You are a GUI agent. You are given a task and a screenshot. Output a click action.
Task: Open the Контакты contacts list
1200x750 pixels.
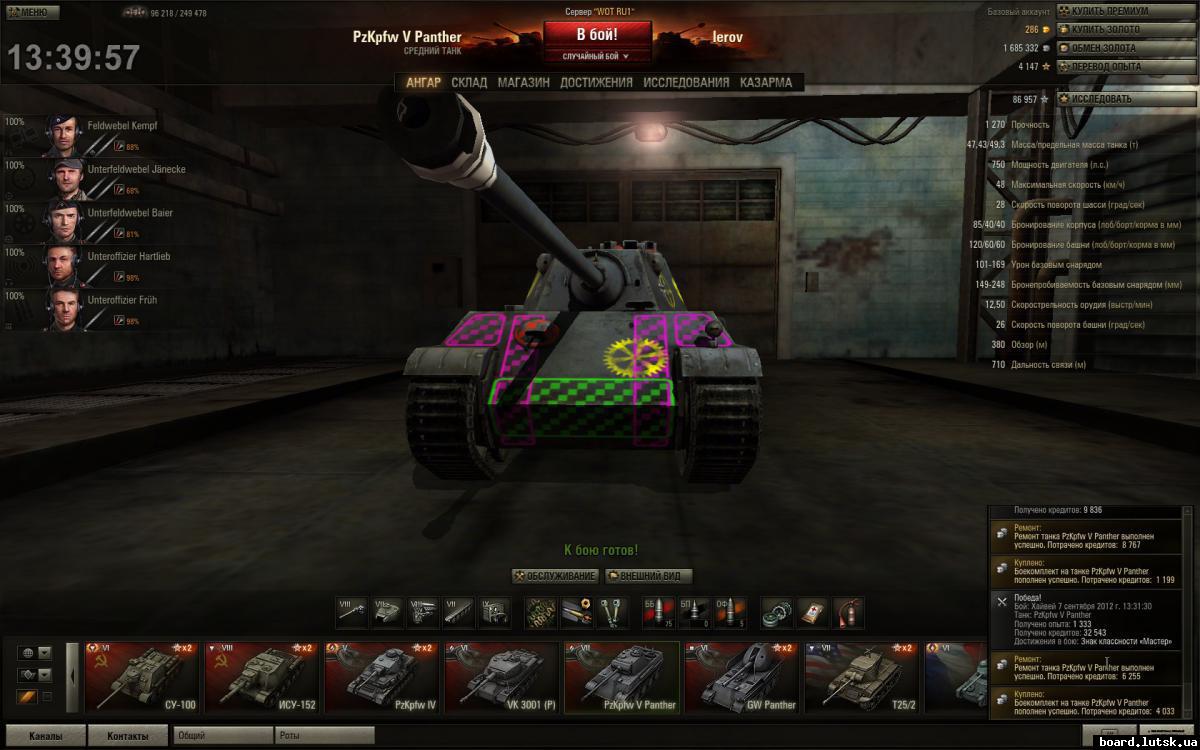pyautogui.click(x=127, y=736)
